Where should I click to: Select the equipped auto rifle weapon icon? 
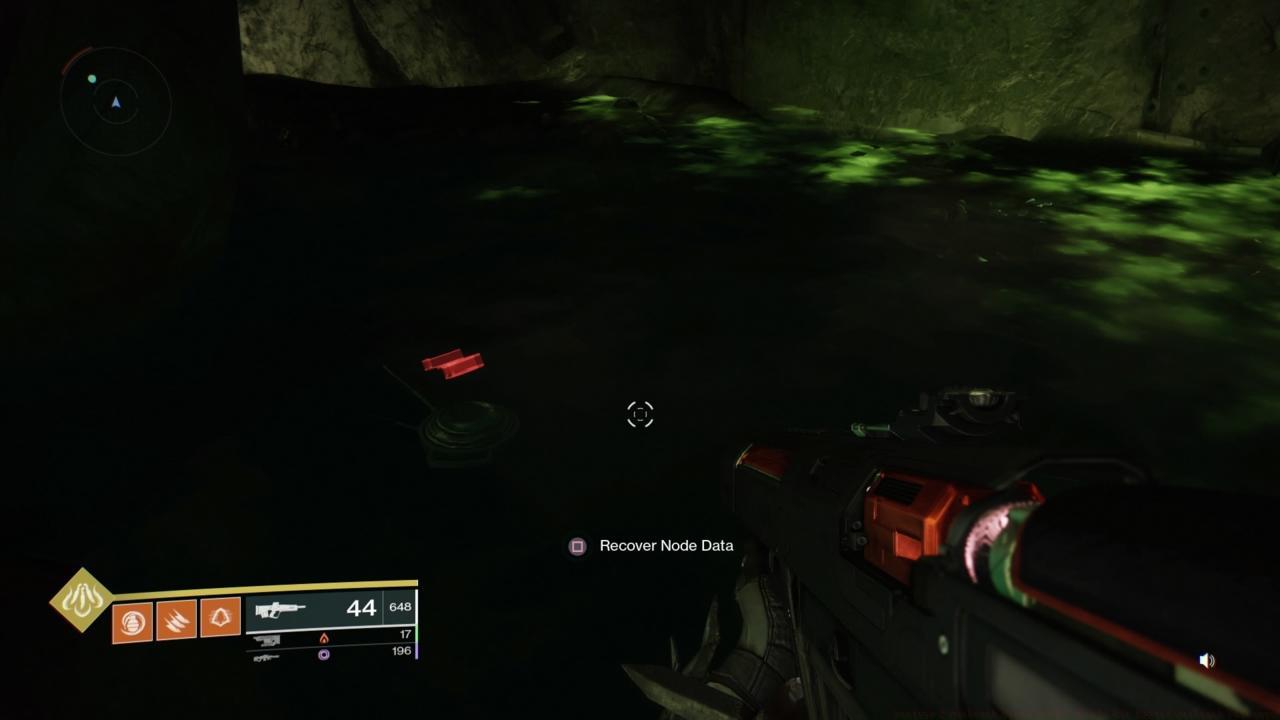tap(280, 609)
